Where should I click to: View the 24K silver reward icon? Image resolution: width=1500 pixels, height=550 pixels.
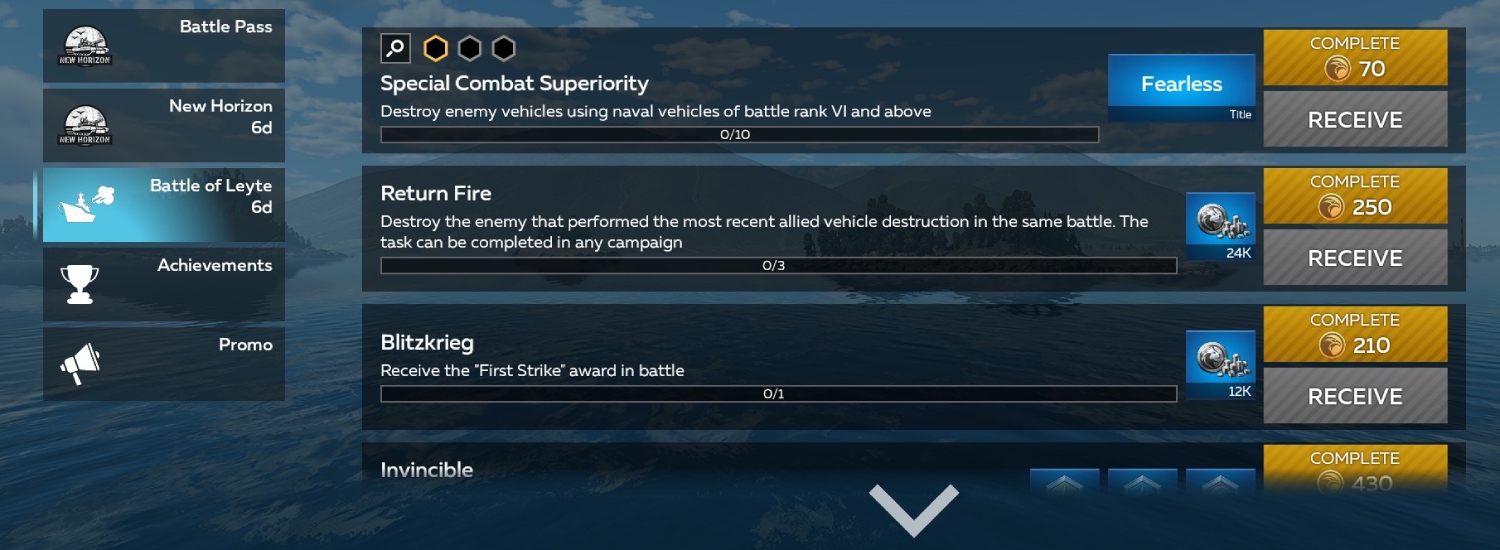point(1220,225)
